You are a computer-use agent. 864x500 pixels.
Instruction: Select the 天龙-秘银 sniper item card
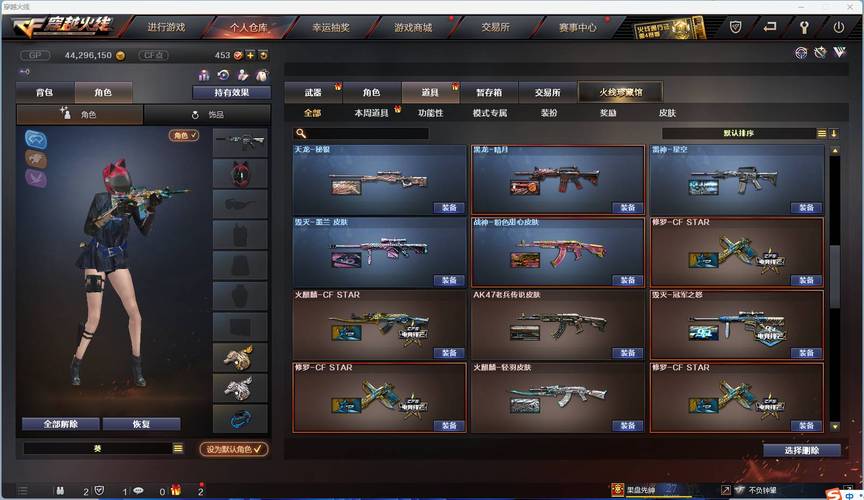[x=379, y=180]
